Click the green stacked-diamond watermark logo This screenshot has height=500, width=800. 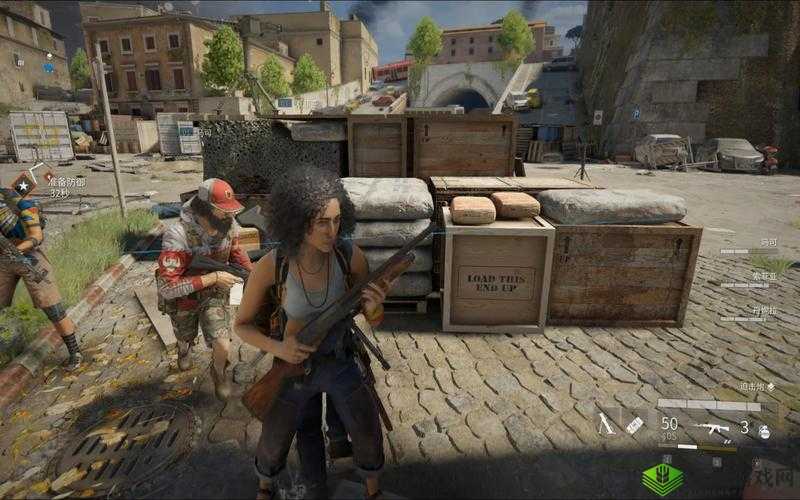662,479
